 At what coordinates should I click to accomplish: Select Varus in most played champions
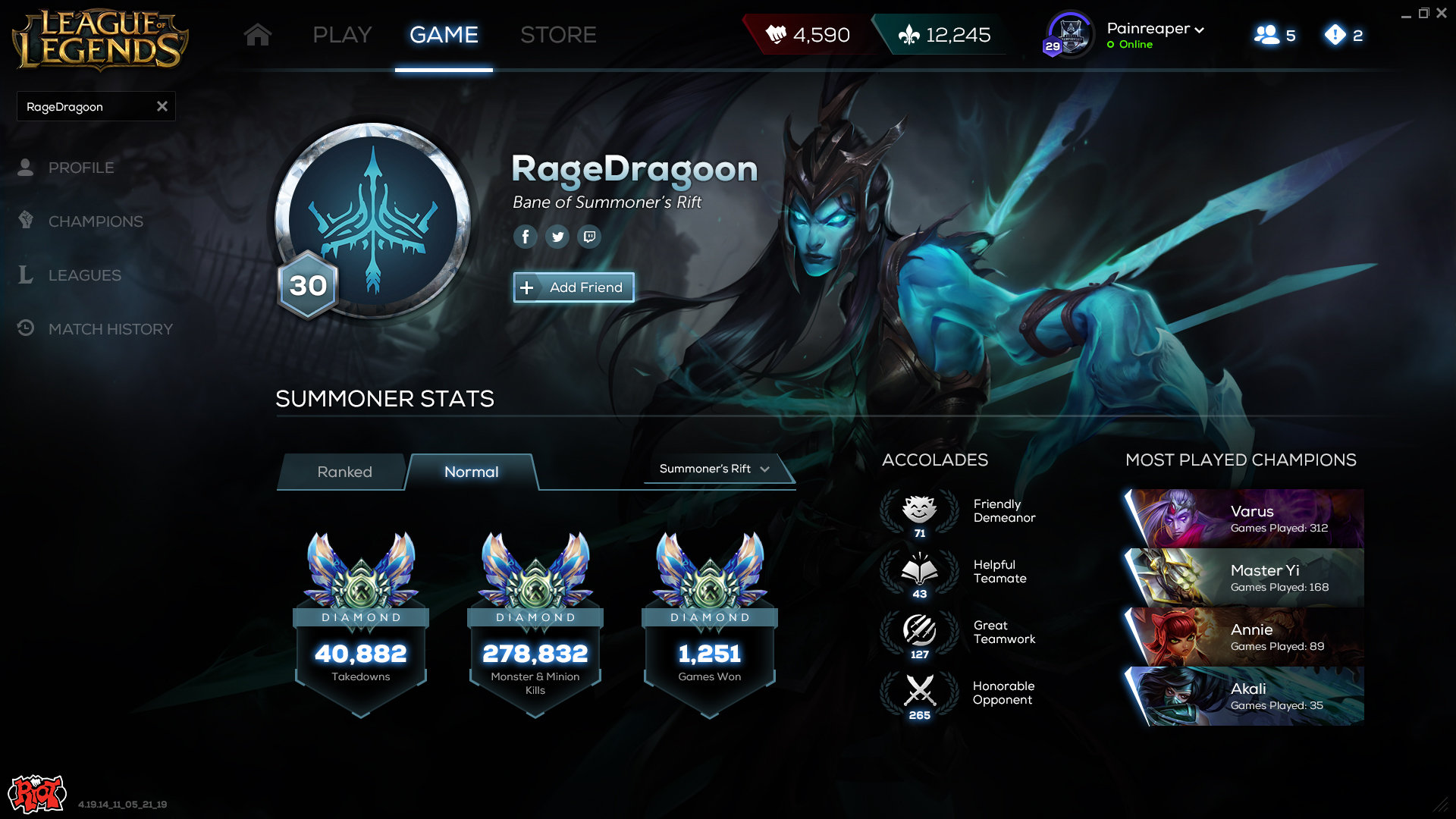[1244, 519]
